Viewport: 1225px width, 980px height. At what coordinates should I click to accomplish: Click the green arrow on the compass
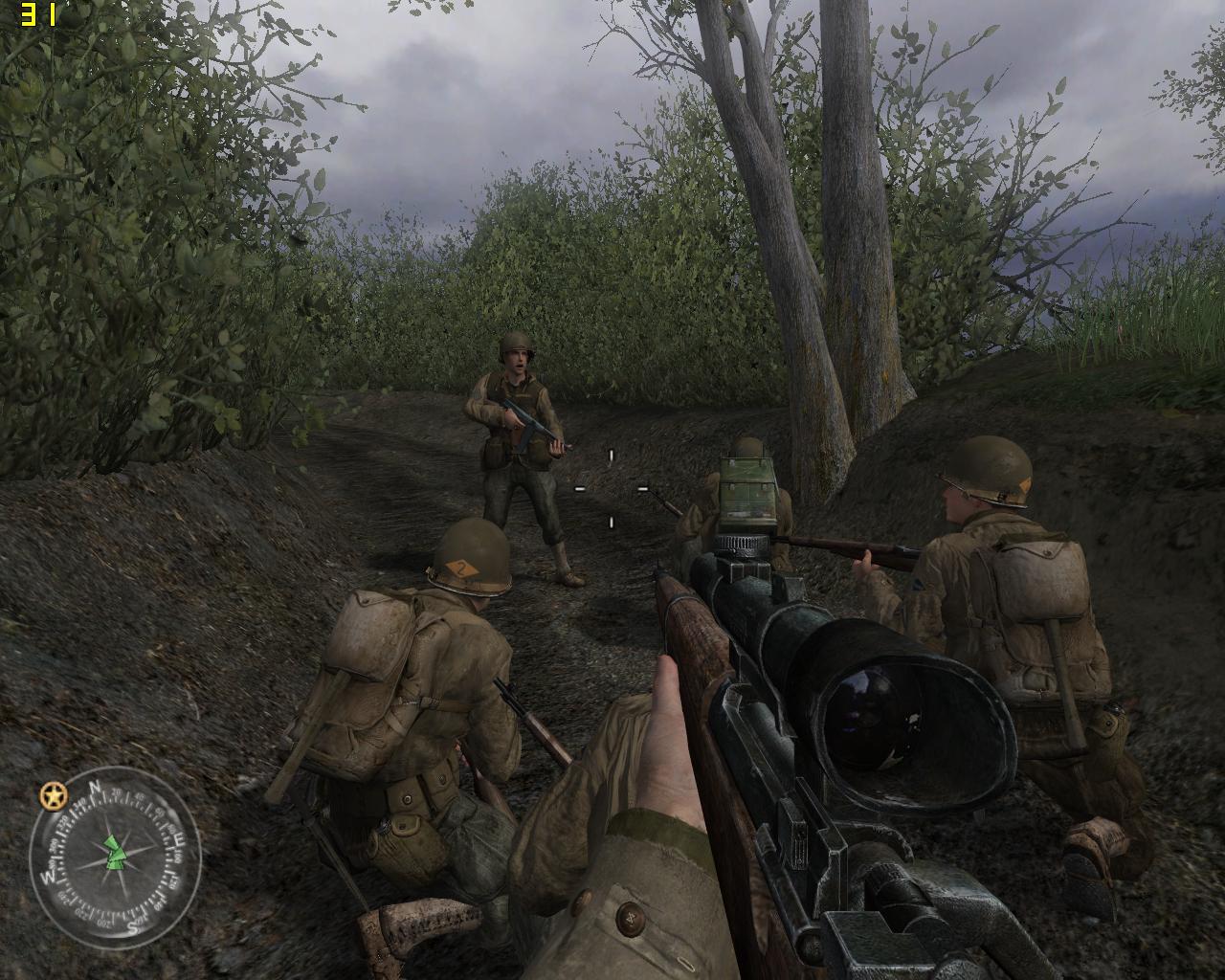click(115, 851)
